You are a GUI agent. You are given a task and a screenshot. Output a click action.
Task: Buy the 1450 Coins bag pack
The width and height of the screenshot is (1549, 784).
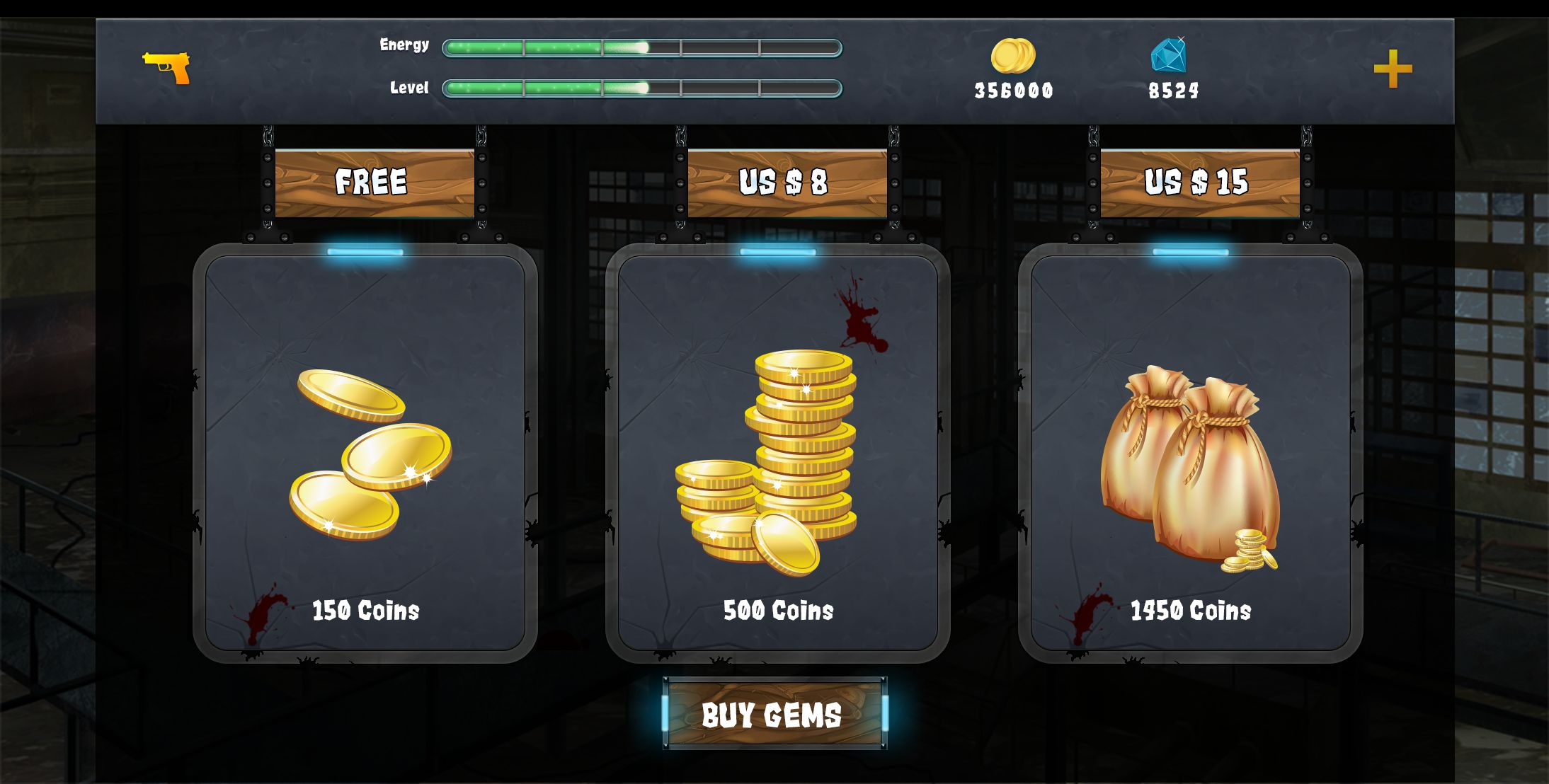pos(1190,453)
